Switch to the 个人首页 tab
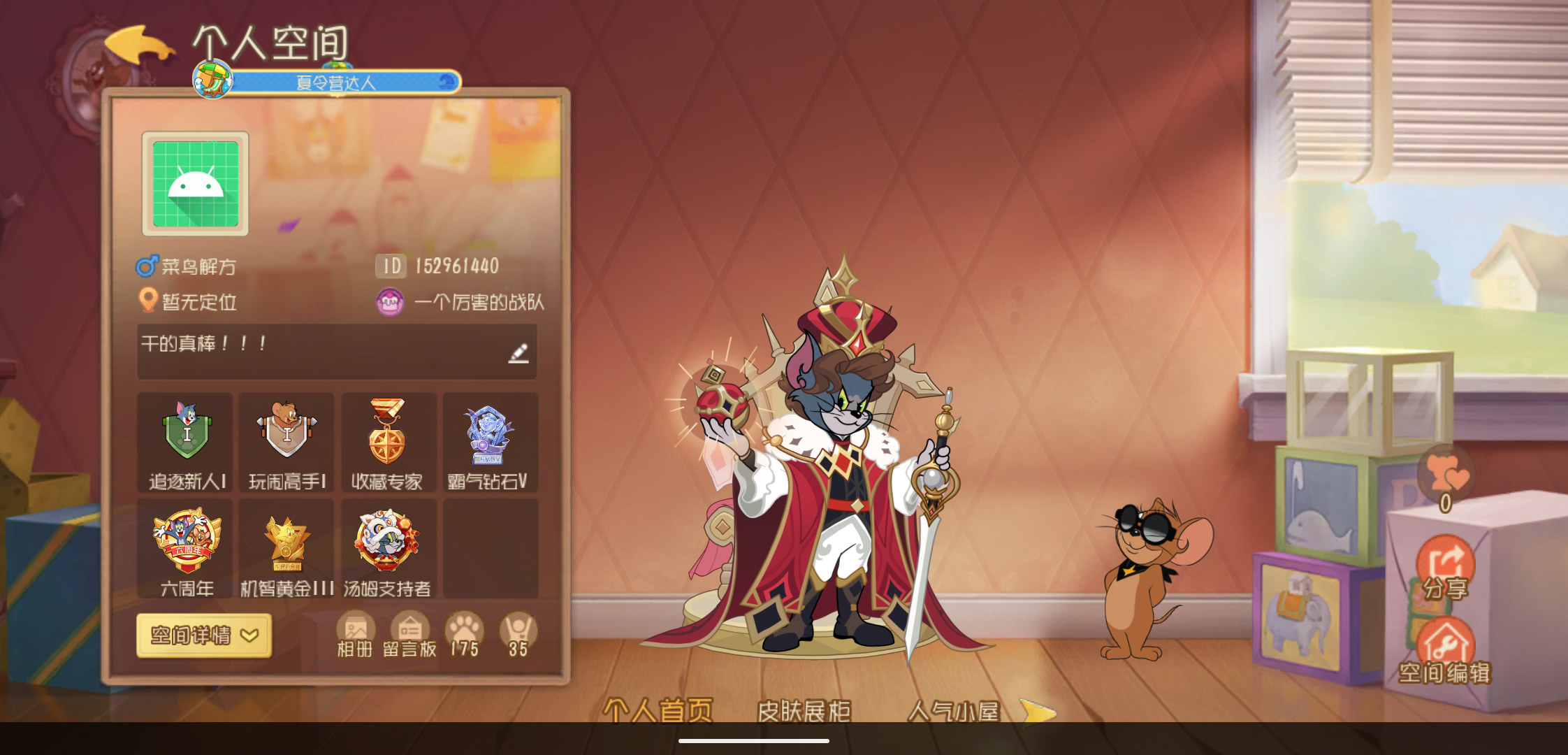 click(658, 710)
